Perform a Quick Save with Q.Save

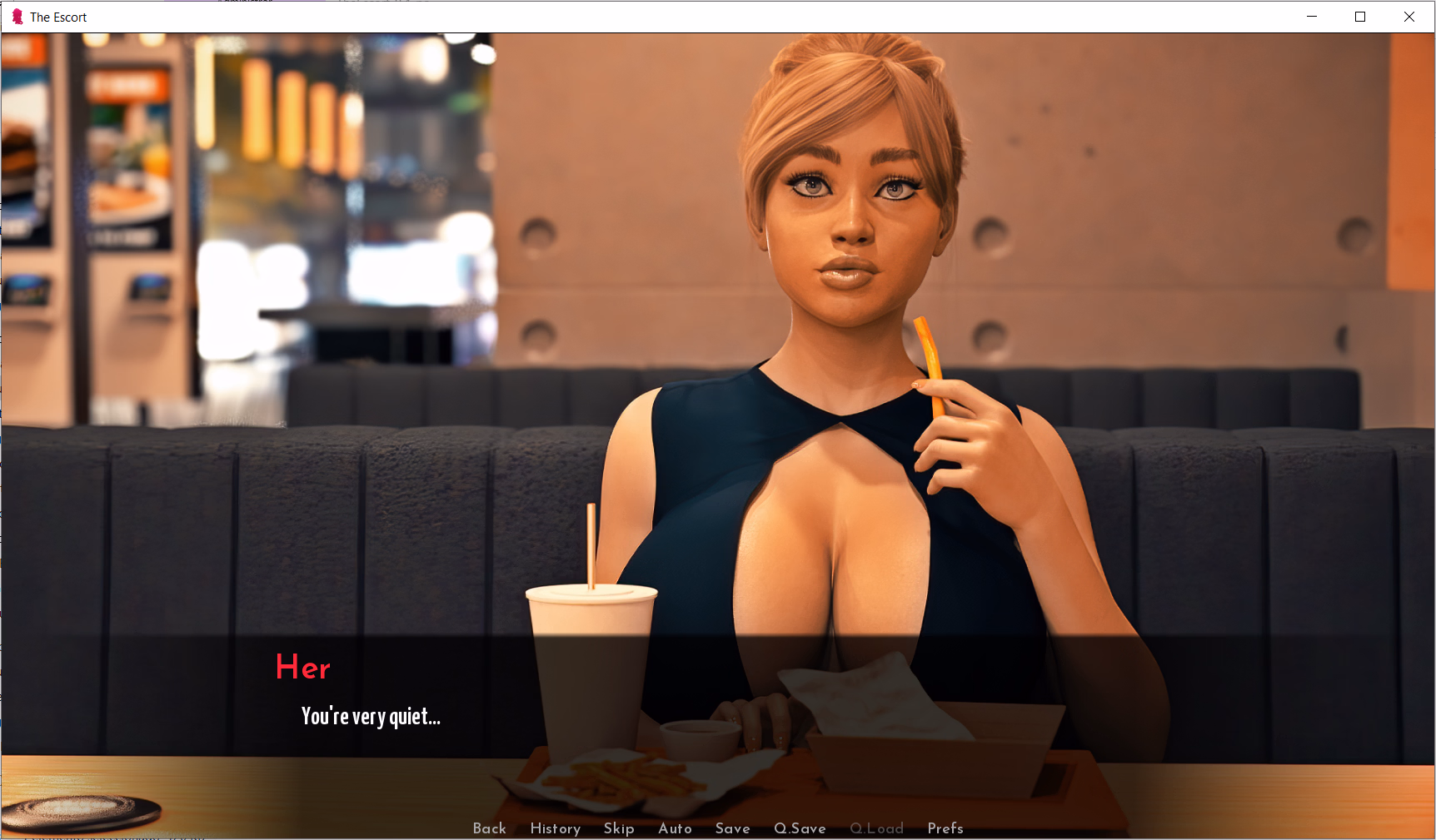(799, 828)
